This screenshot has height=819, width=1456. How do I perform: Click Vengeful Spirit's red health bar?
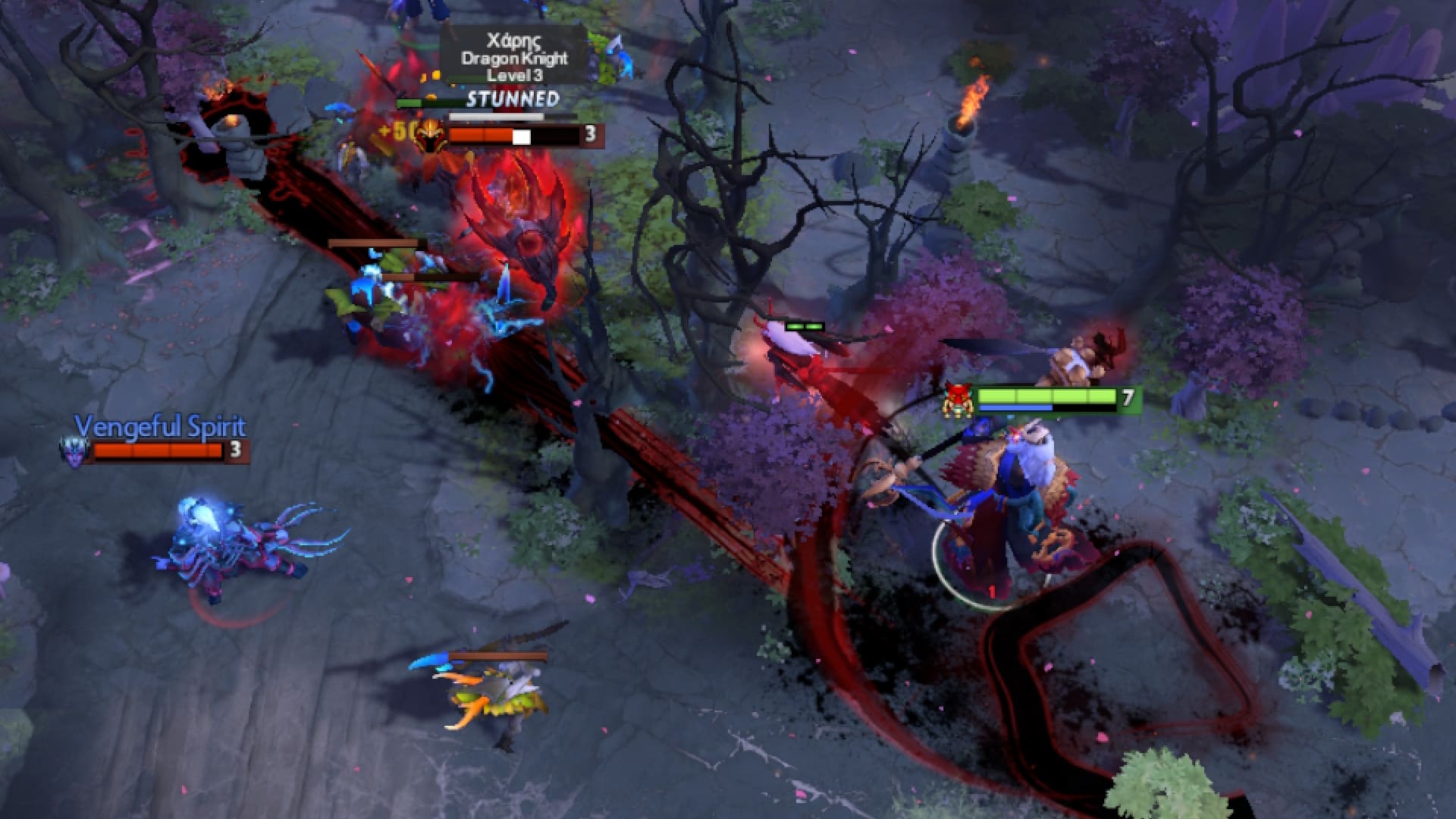(155, 451)
